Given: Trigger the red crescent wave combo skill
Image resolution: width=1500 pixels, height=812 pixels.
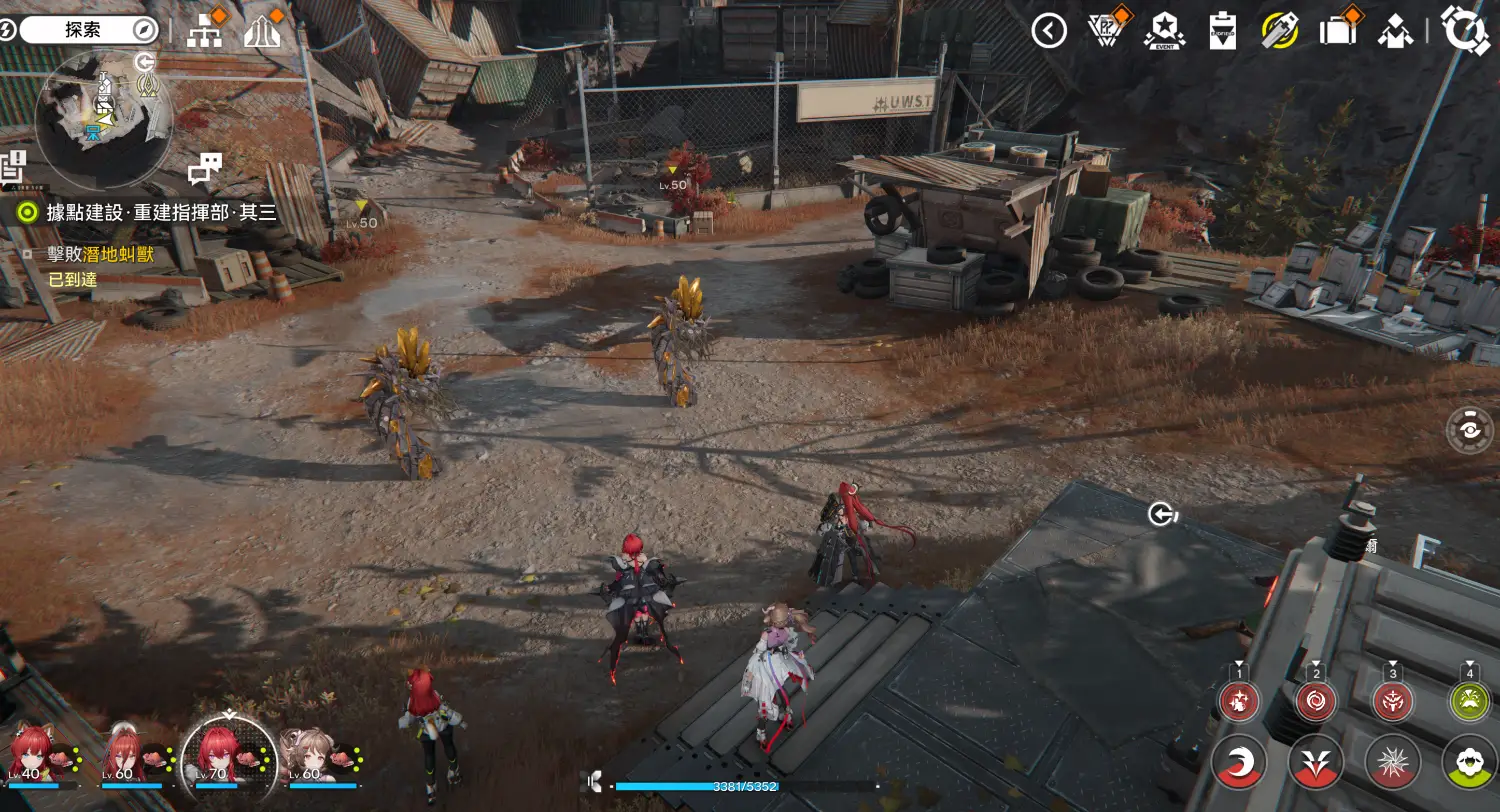Looking at the screenshot, I should pyautogui.click(x=1239, y=763).
